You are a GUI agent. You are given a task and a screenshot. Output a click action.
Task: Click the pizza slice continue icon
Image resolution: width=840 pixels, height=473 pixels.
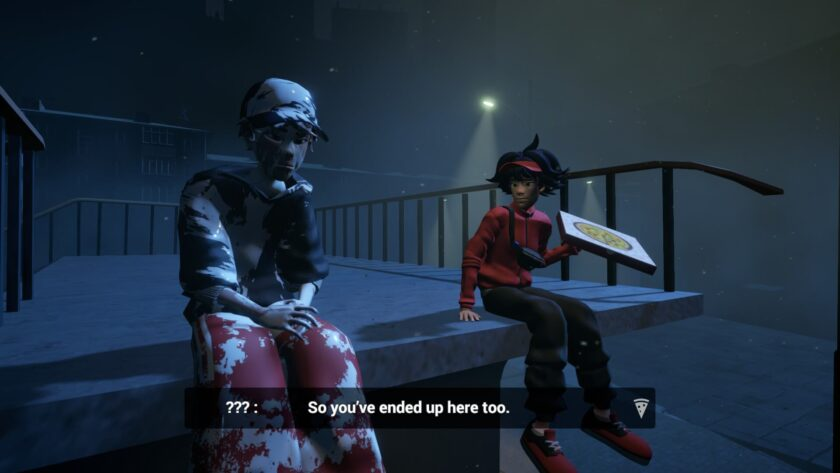click(x=640, y=407)
